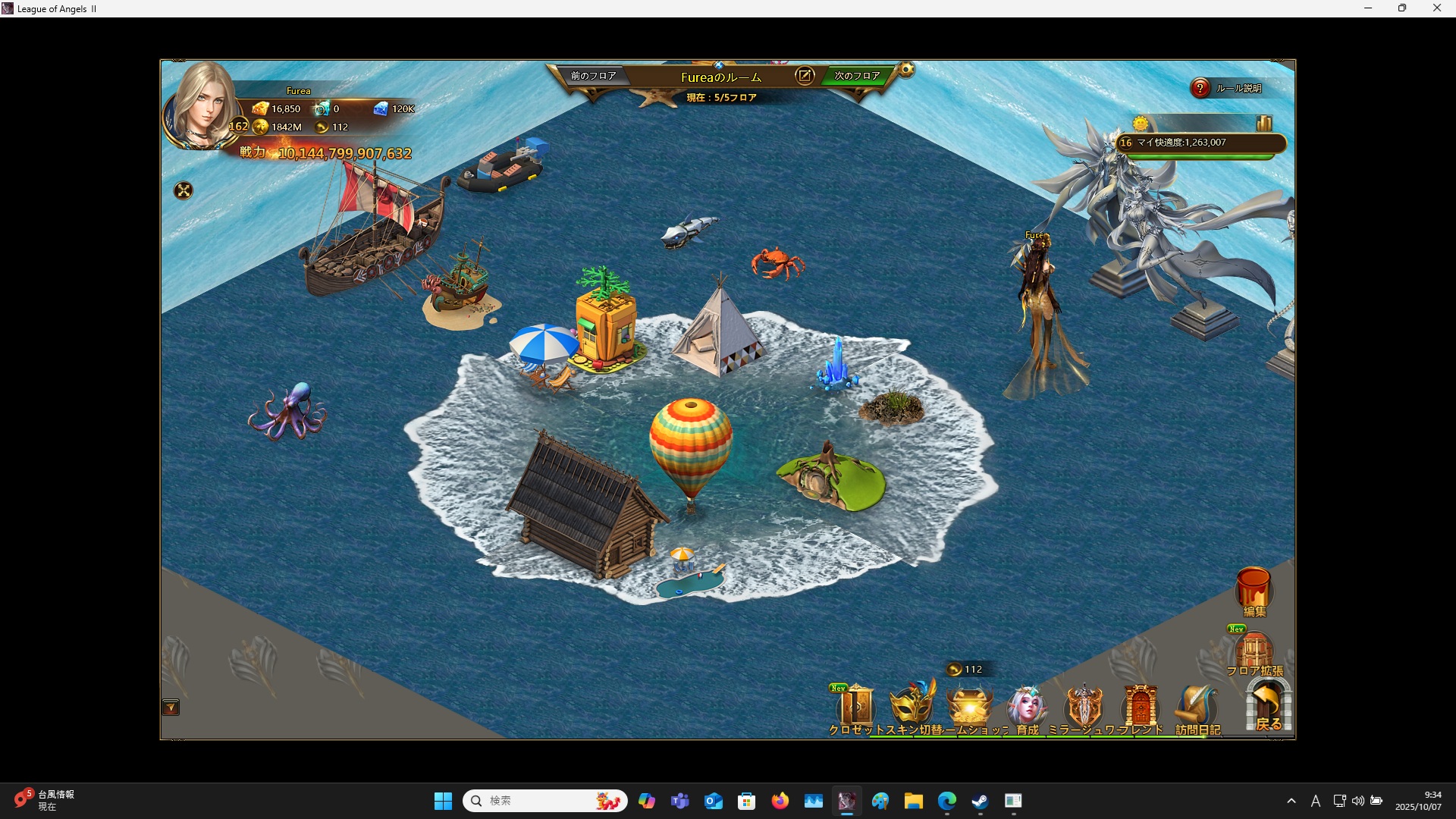The width and height of the screenshot is (1456, 819).
Task: Toggle the crossed-arrows fullscreen button
Action: (x=184, y=190)
